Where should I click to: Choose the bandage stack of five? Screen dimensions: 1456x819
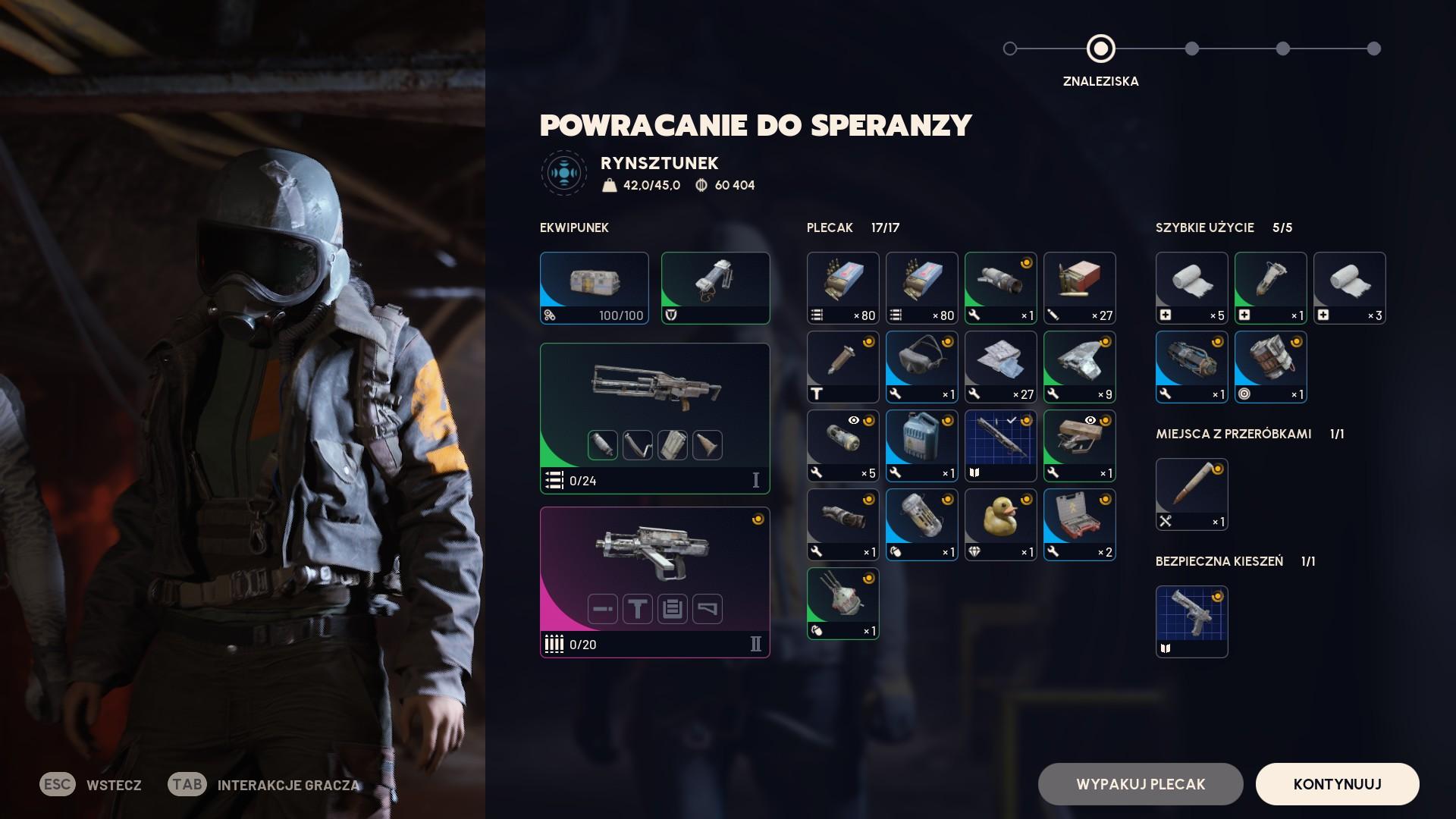1191,287
